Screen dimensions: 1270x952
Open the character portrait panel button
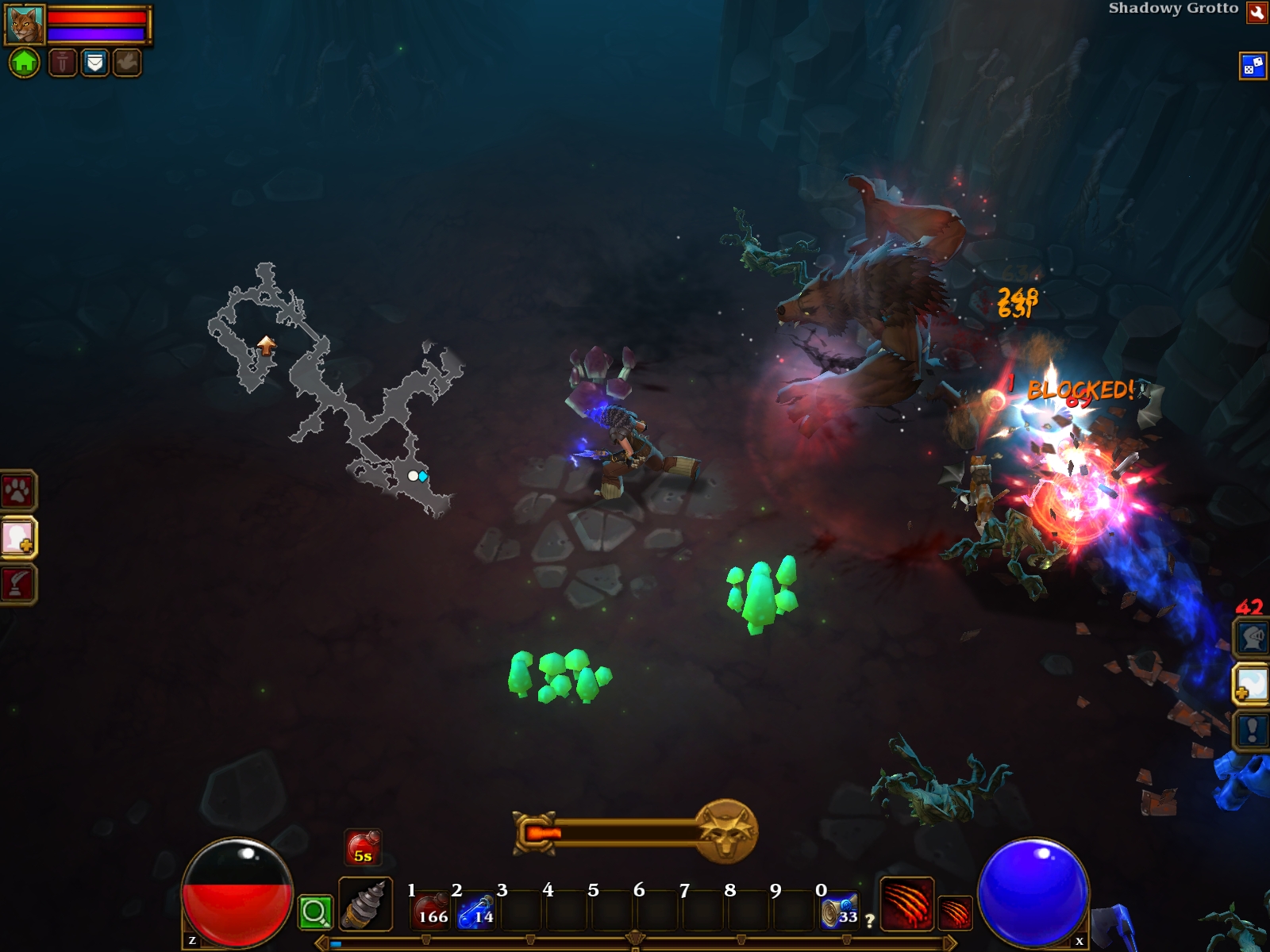(x=18, y=538)
